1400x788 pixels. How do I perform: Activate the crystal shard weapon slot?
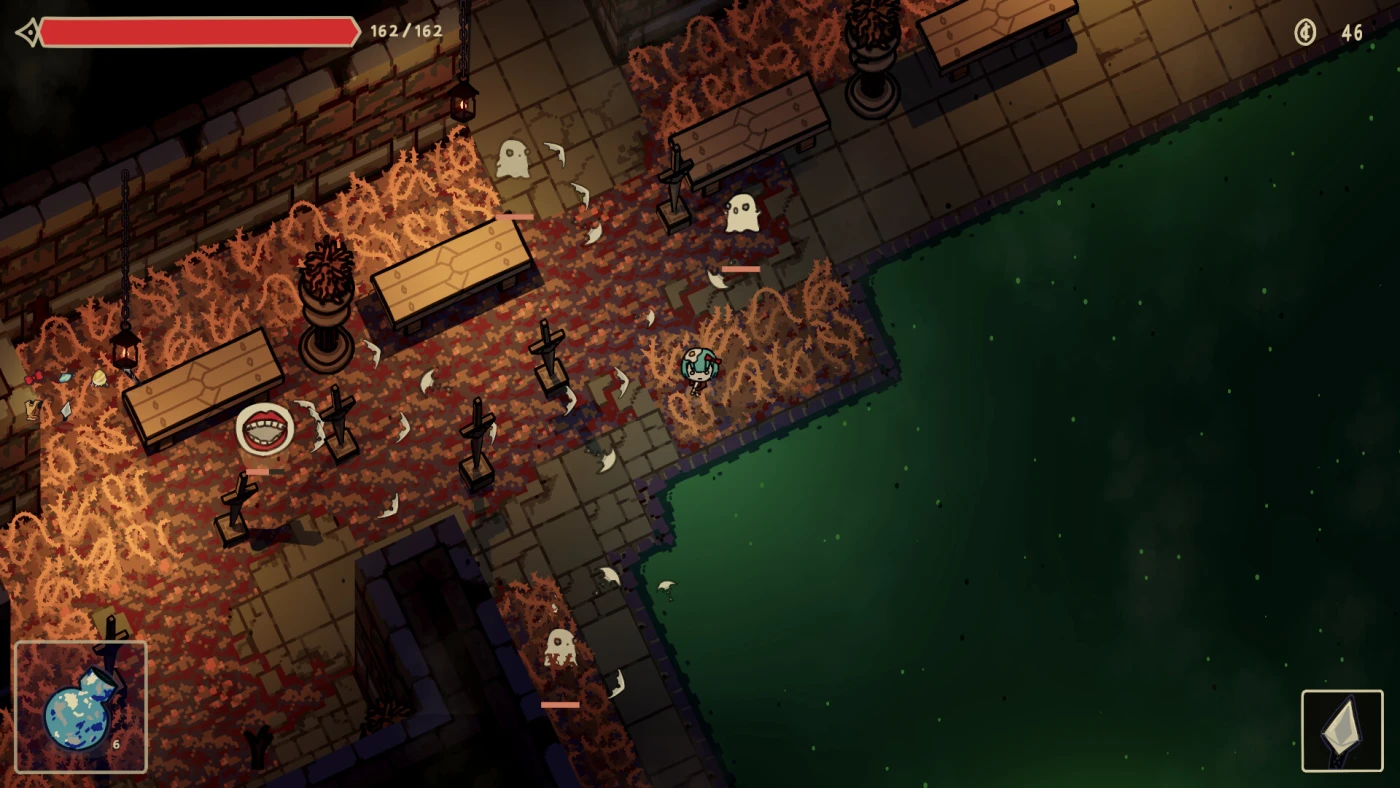tap(1342, 731)
